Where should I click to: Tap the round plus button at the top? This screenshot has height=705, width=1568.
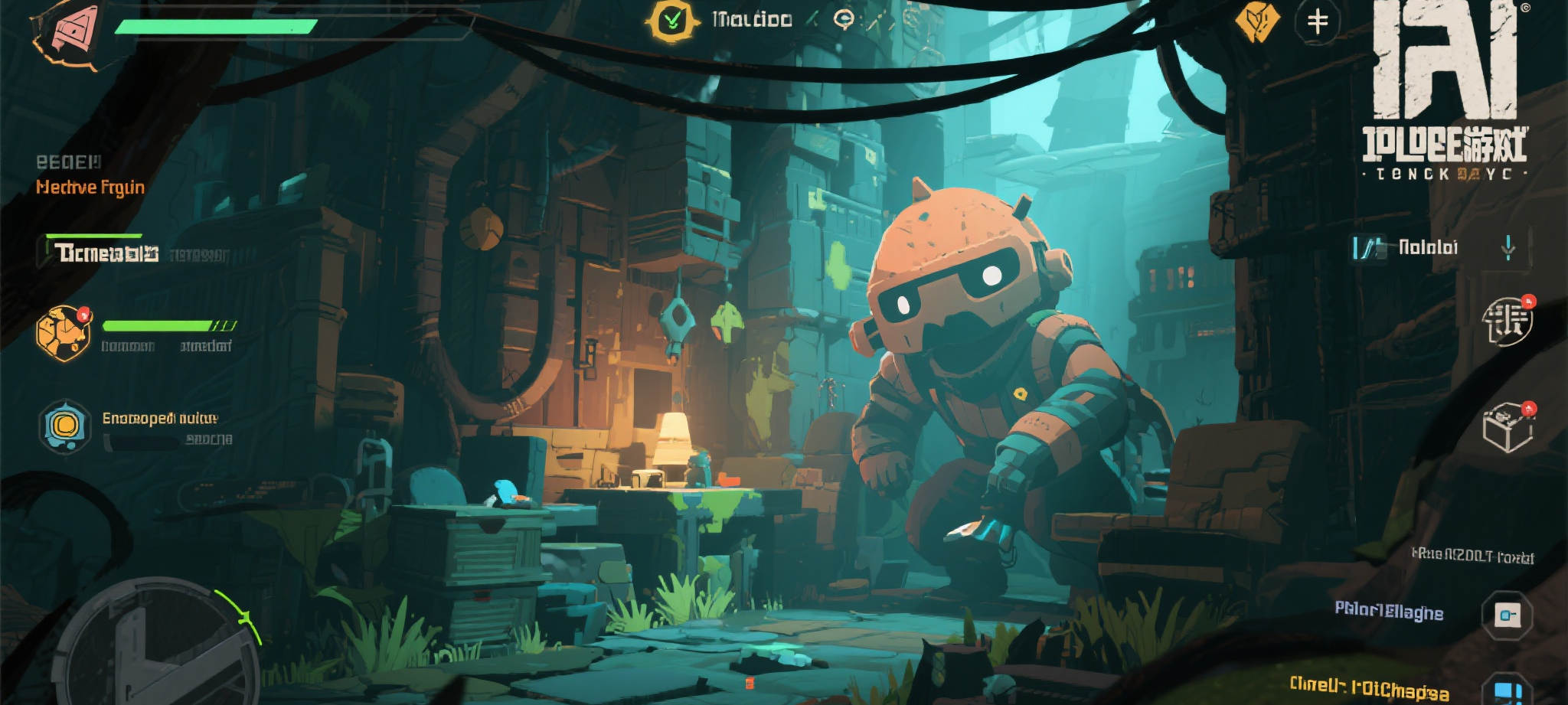coord(1317,21)
